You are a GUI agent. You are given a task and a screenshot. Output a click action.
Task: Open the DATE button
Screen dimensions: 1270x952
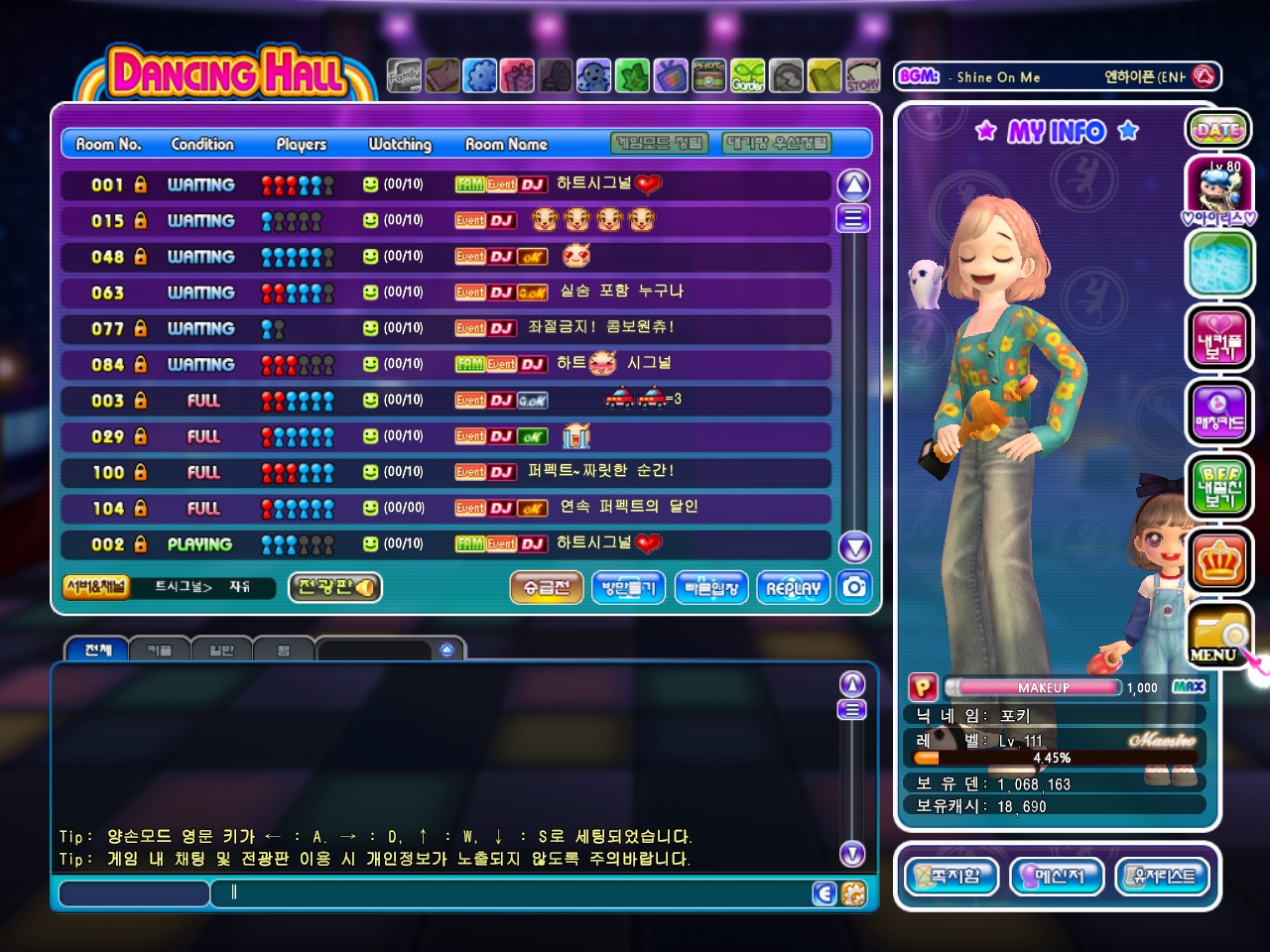click(x=1218, y=130)
